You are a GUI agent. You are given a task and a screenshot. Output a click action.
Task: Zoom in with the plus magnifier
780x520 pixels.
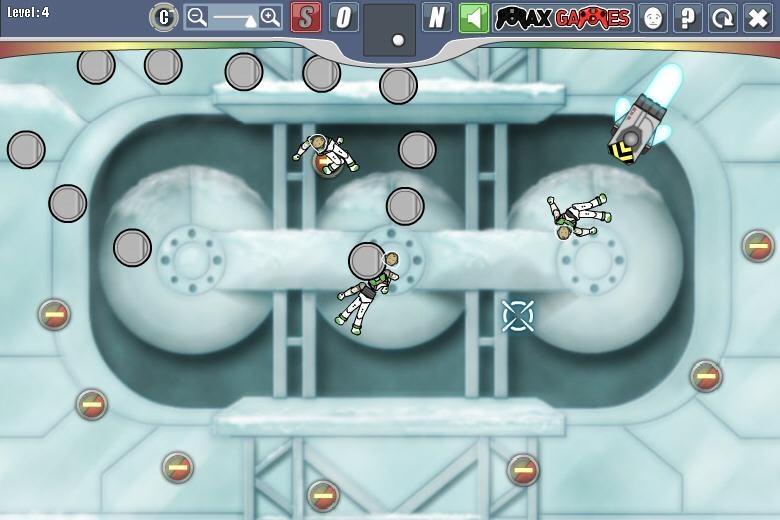click(x=270, y=17)
